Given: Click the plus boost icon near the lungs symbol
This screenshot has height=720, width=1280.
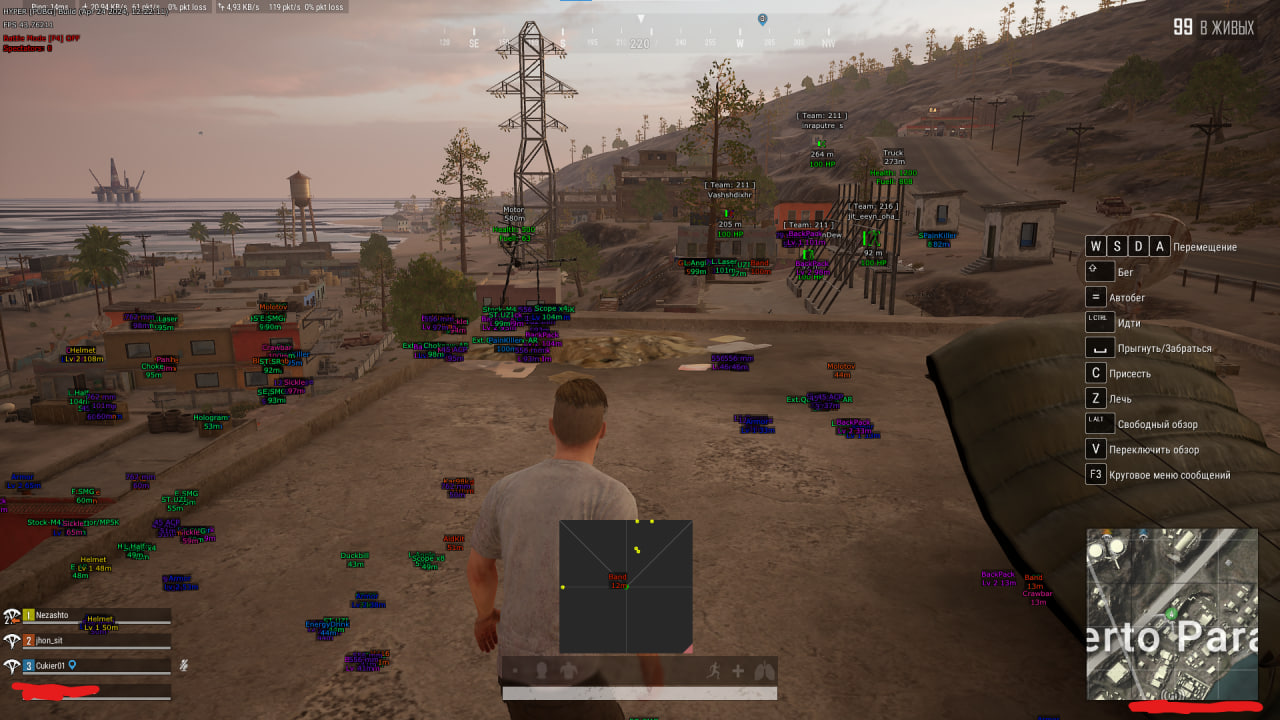Looking at the screenshot, I should pyautogui.click(x=738, y=671).
